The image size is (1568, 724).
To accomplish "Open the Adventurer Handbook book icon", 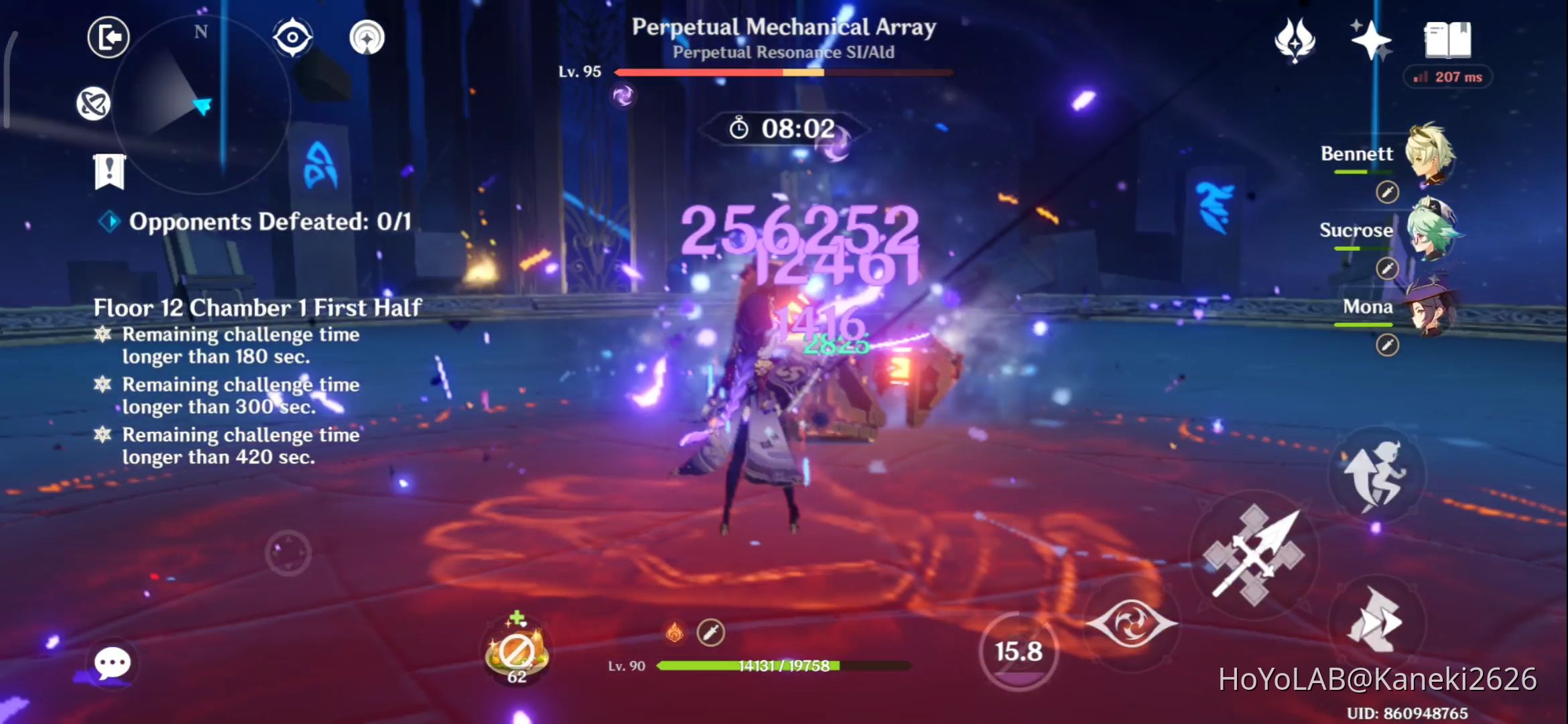I will tap(1447, 42).
